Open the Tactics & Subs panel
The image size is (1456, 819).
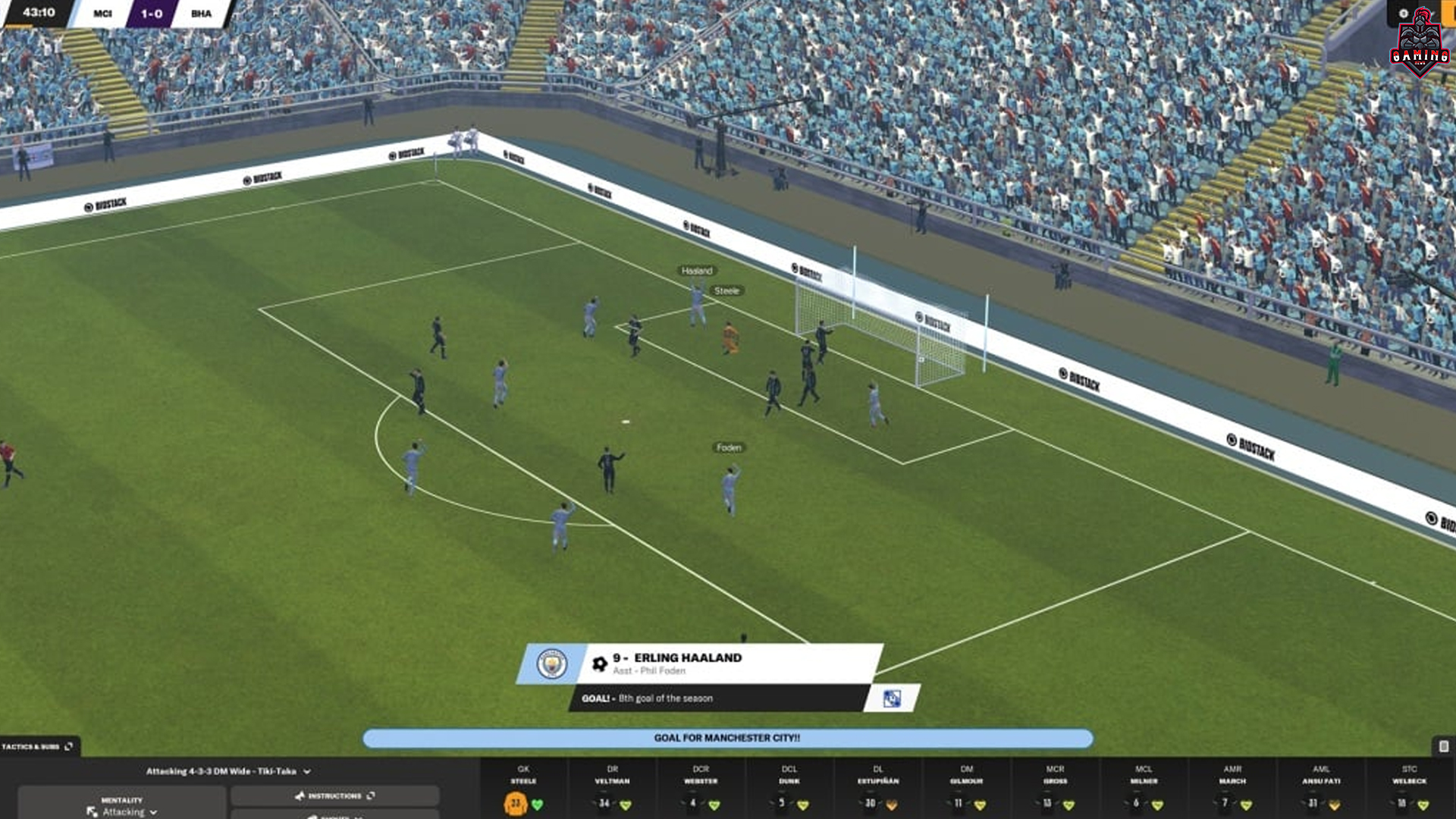point(38,747)
